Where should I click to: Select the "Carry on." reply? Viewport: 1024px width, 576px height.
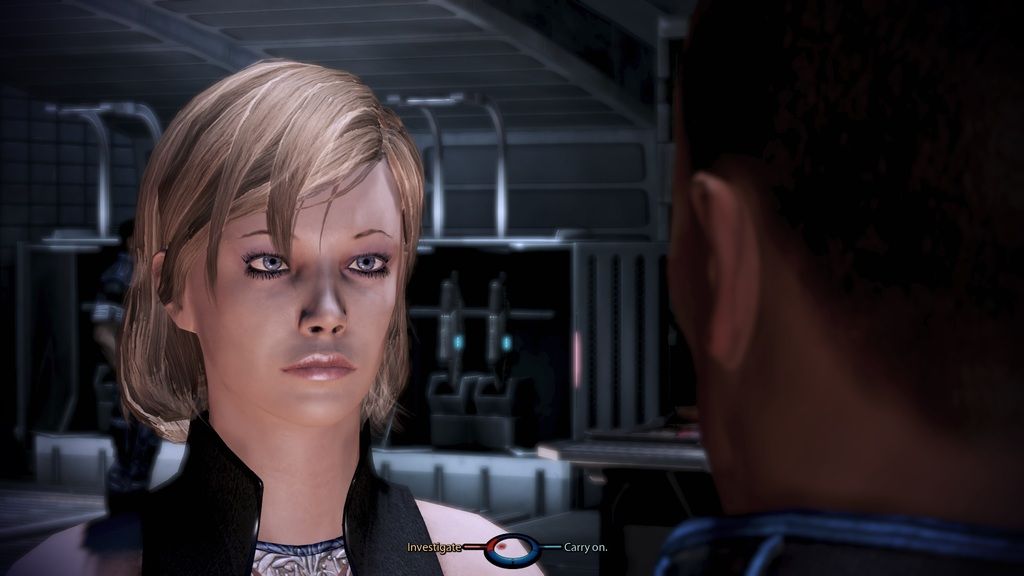click(x=585, y=547)
